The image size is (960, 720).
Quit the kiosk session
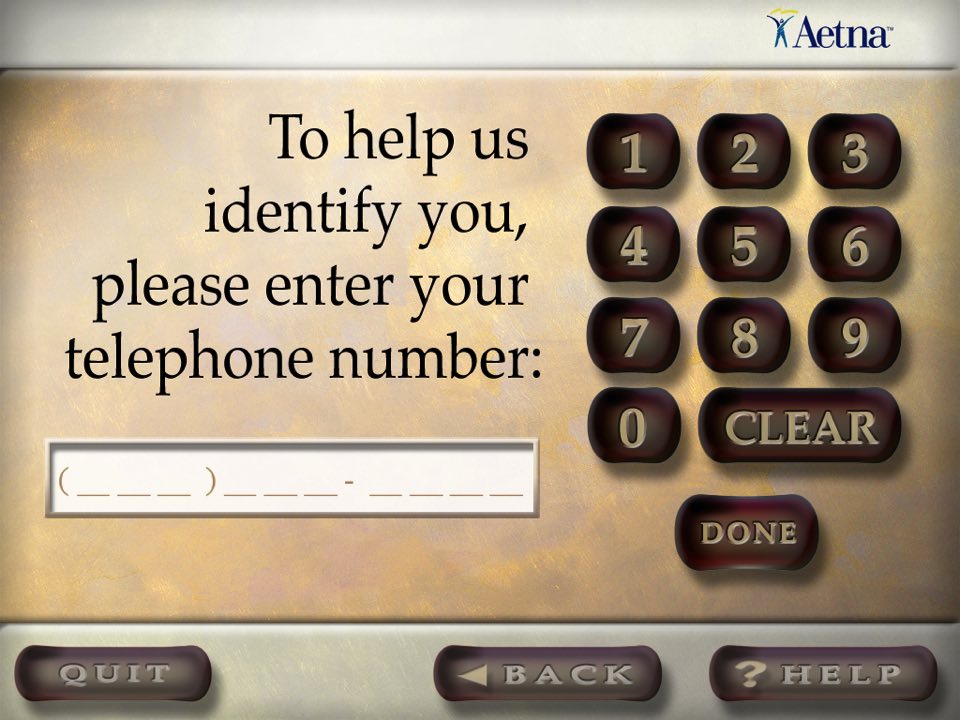[113, 673]
